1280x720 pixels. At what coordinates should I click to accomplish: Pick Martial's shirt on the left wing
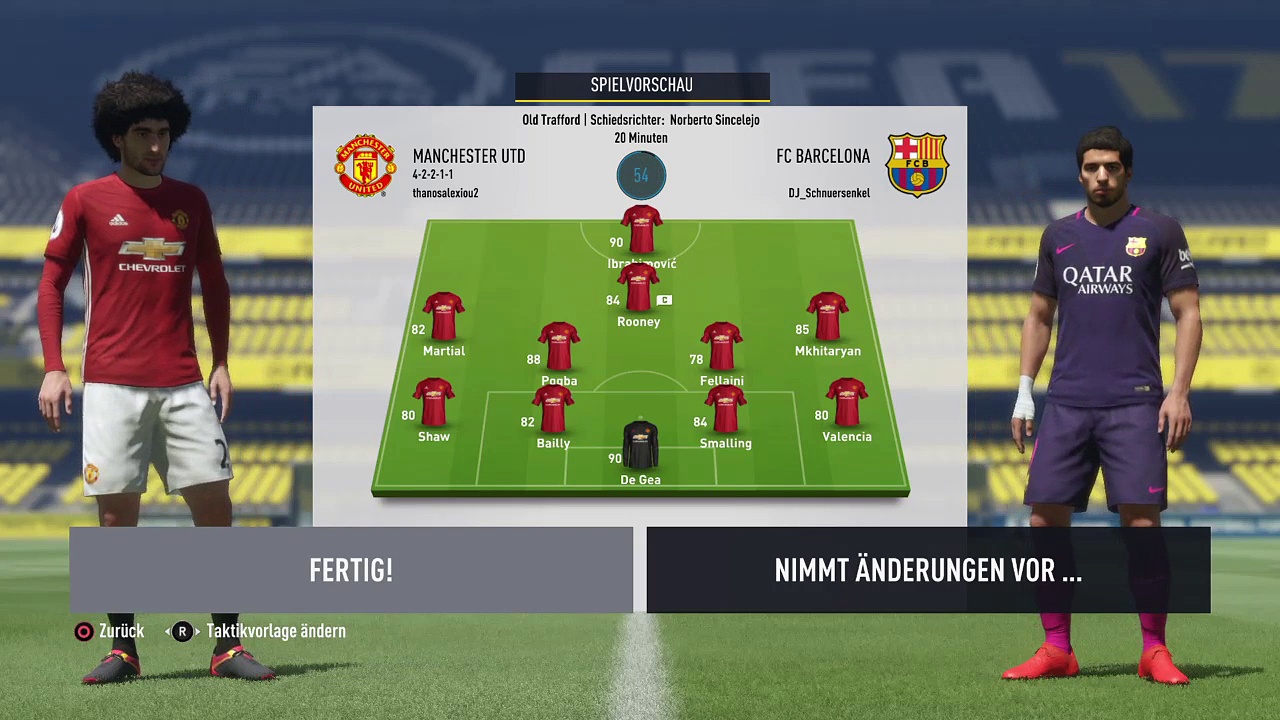(x=443, y=317)
